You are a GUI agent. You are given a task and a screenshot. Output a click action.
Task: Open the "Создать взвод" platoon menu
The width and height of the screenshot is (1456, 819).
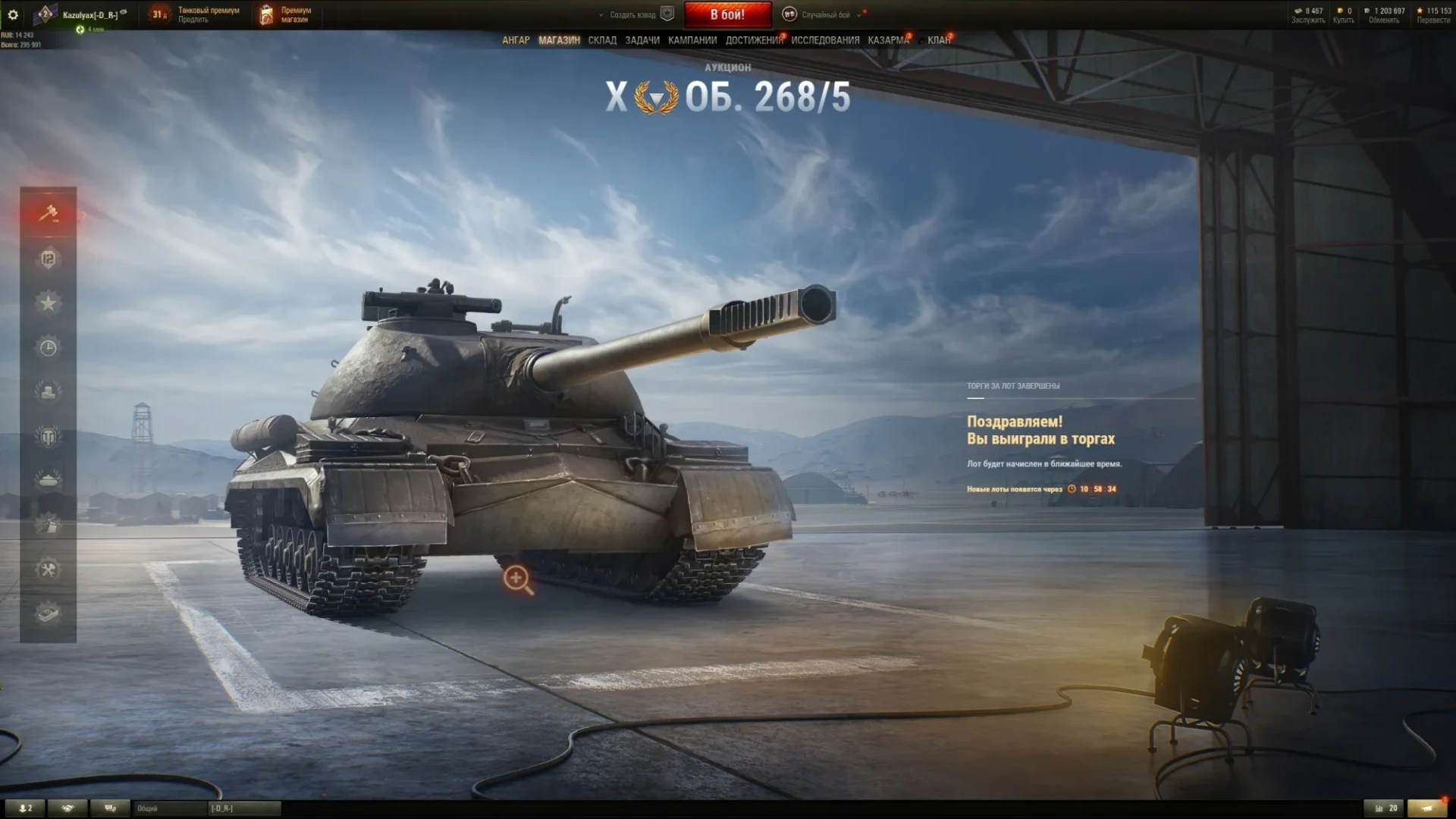point(632,14)
